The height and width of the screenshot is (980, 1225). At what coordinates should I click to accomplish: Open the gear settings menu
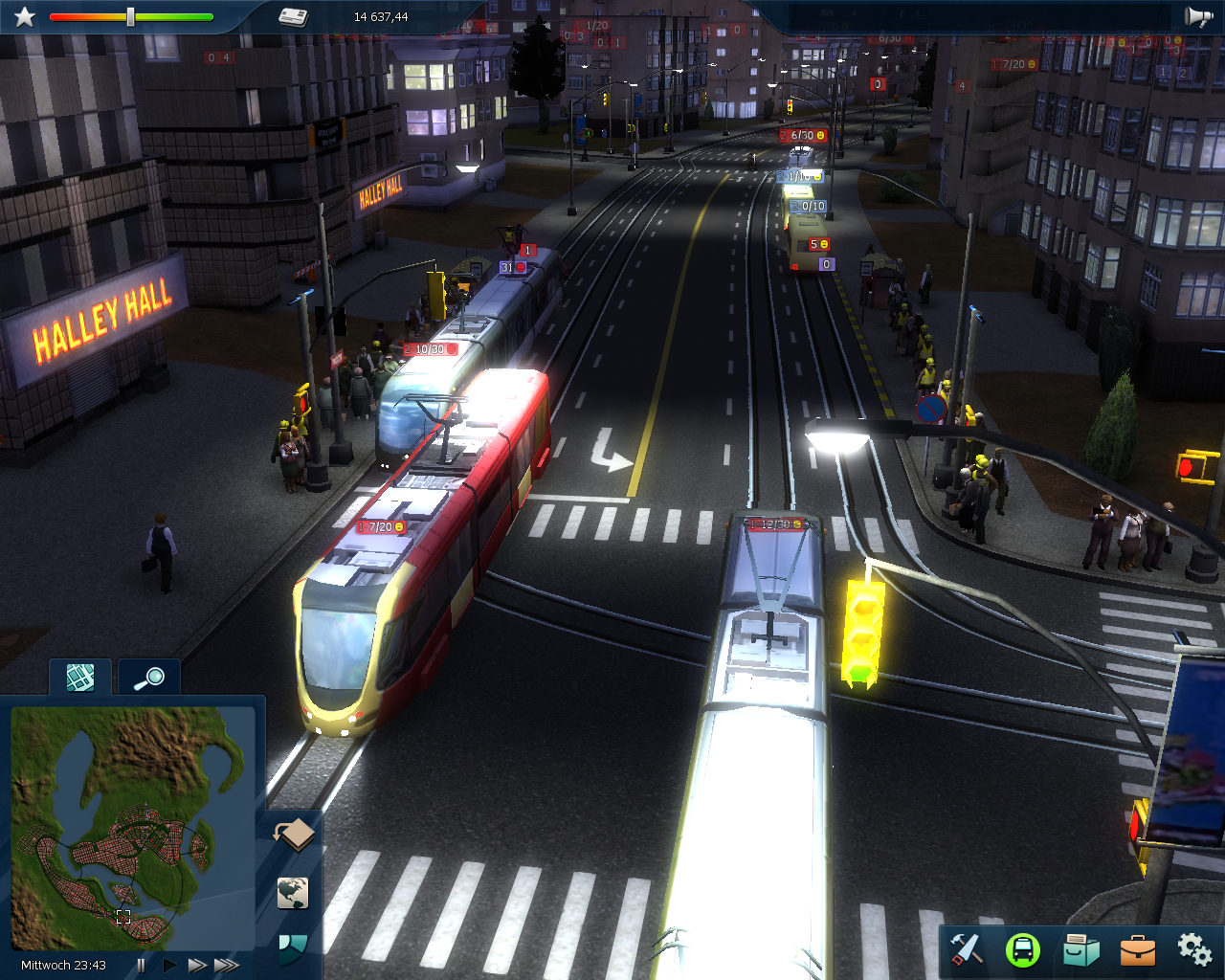pos(1194,948)
